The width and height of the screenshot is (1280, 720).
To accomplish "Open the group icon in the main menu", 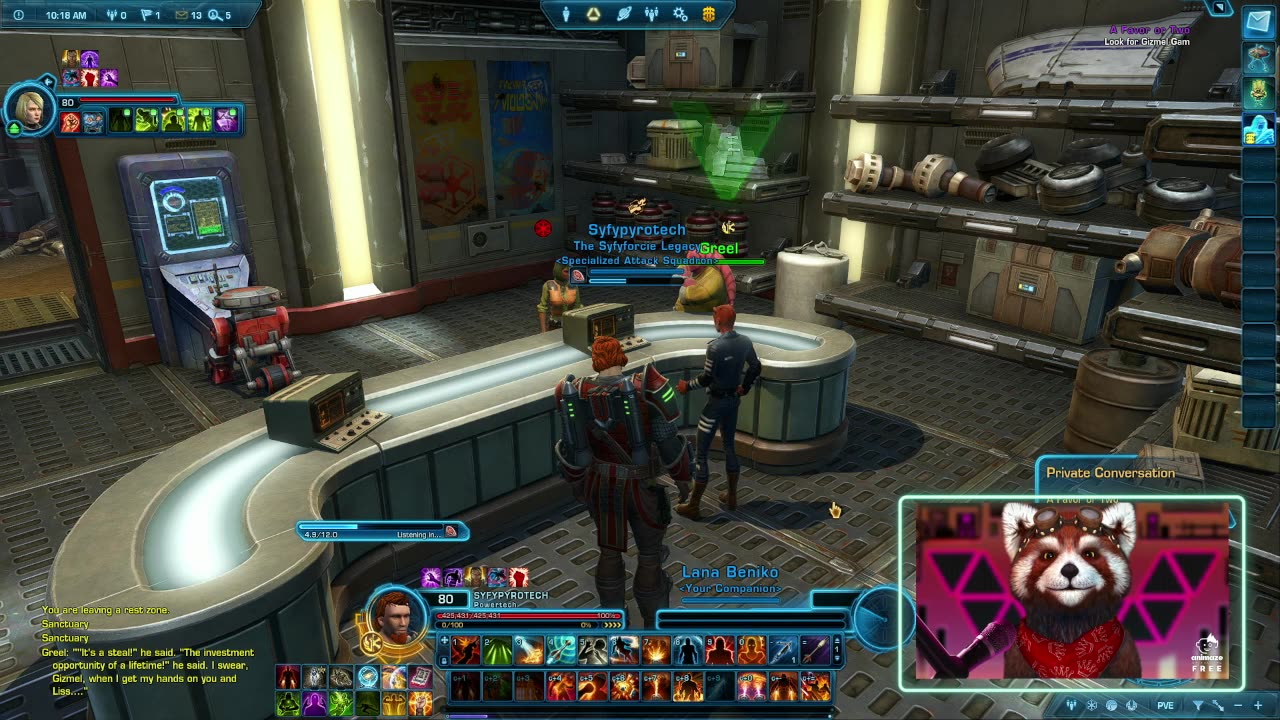I will click(651, 14).
